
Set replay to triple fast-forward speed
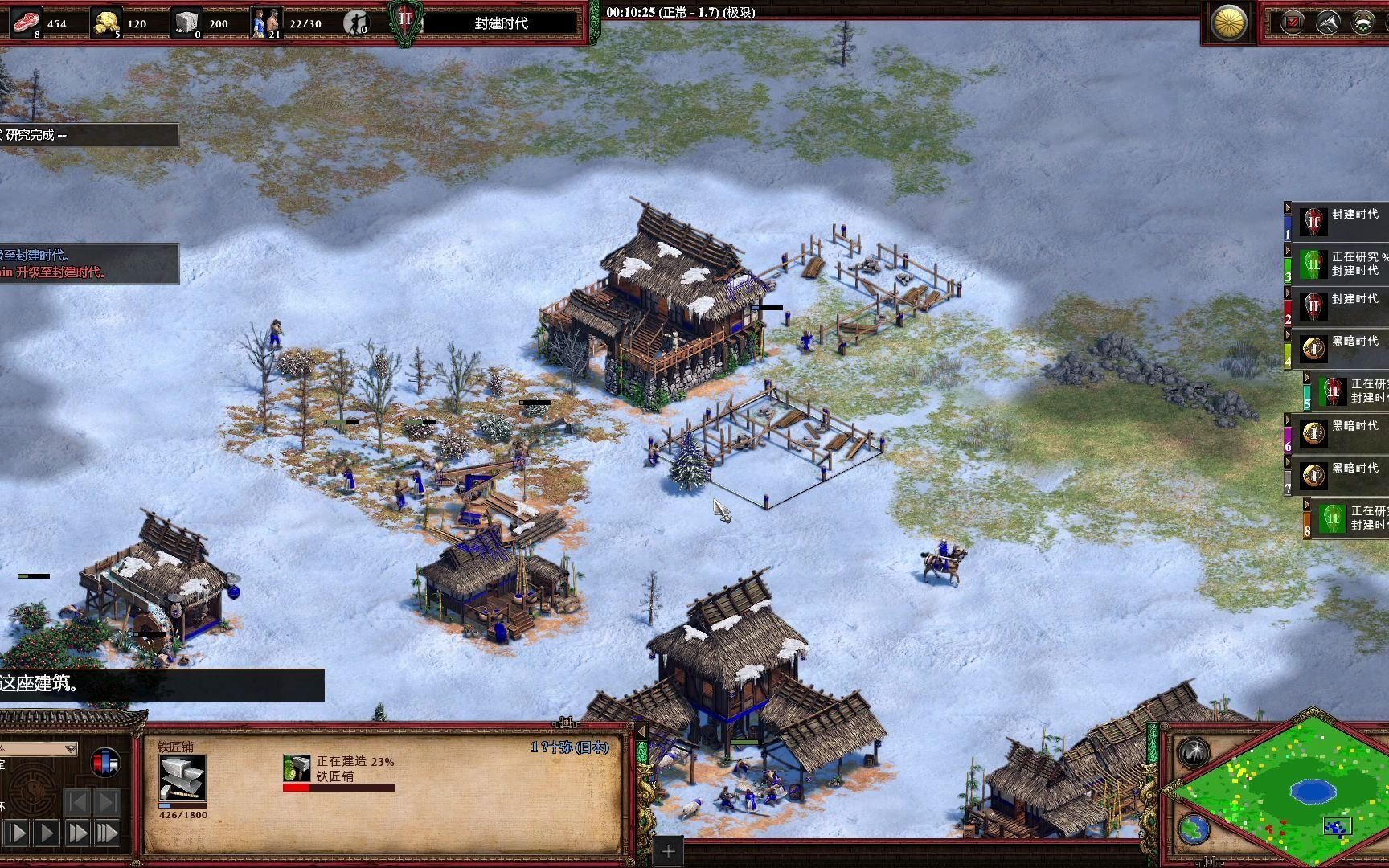click(x=108, y=833)
